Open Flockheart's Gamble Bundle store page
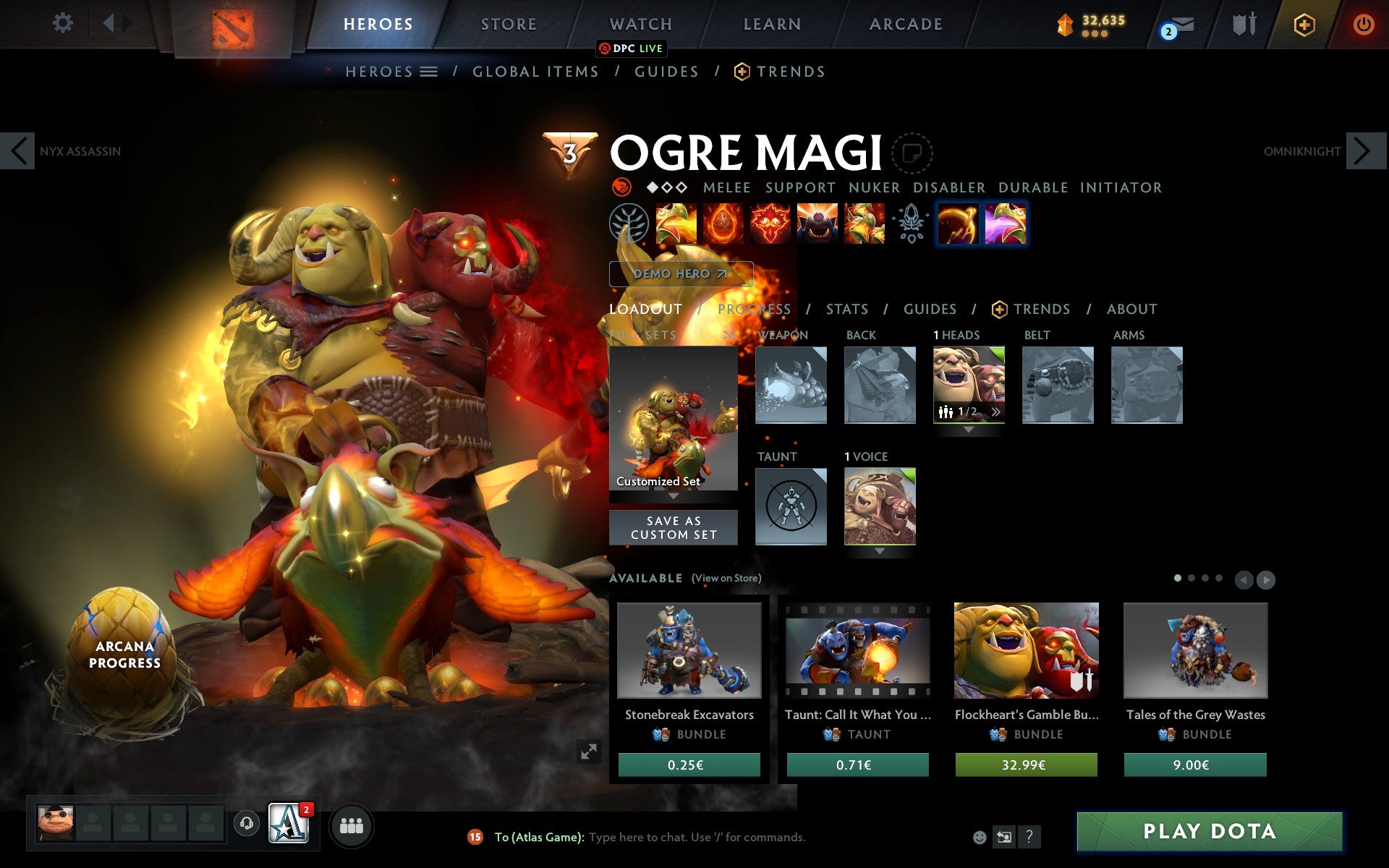The image size is (1389, 868). click(1027, 651)
